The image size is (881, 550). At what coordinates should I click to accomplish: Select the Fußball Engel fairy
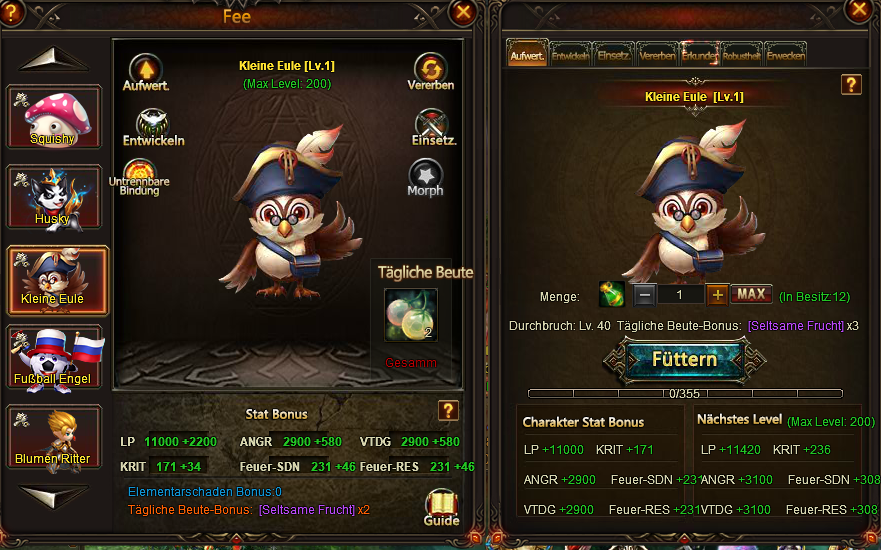[54, 355]
